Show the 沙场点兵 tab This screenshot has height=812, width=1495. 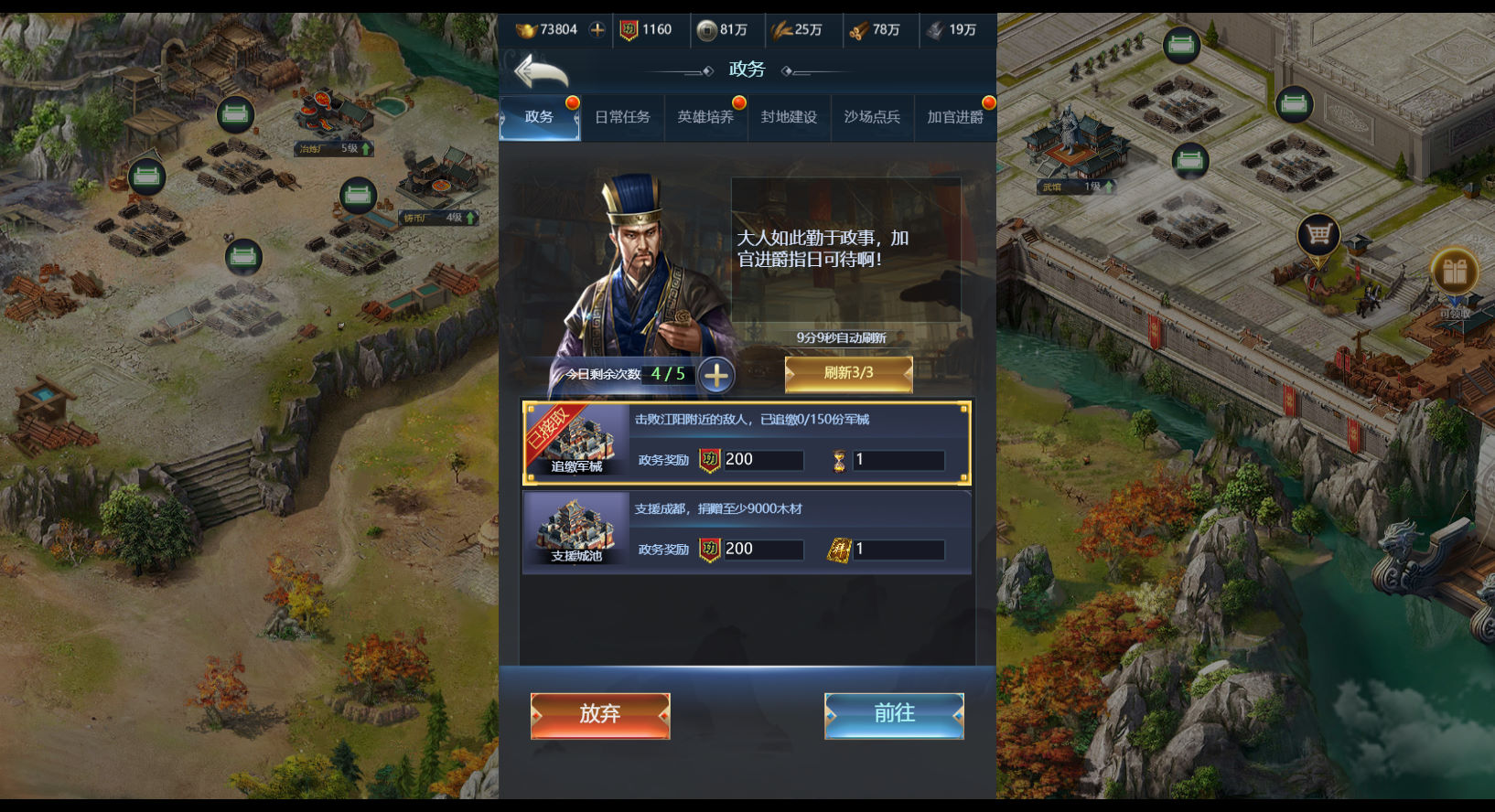pos(872,117)
